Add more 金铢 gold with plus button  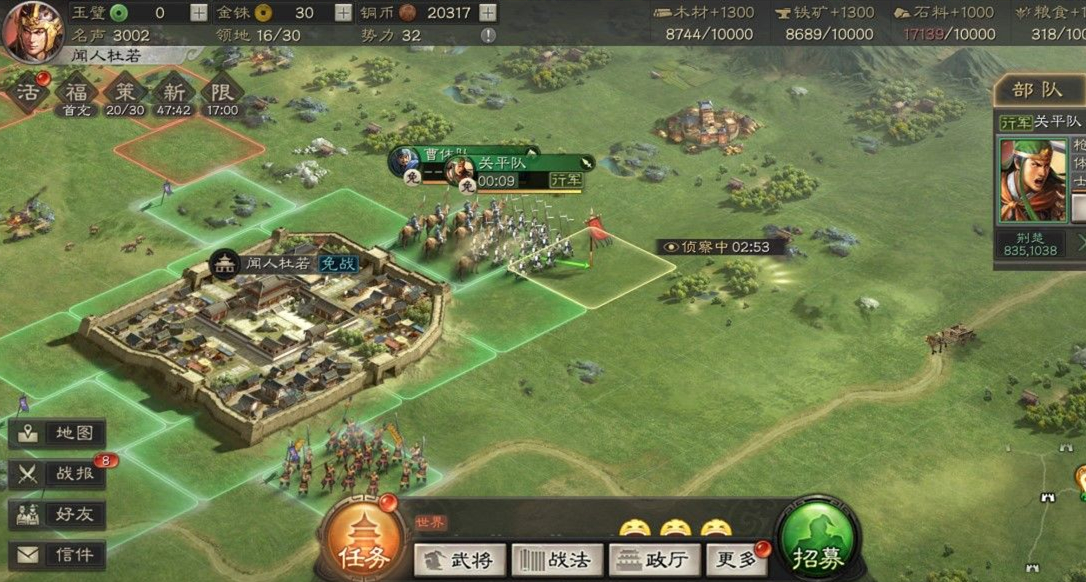click(343, 13)
